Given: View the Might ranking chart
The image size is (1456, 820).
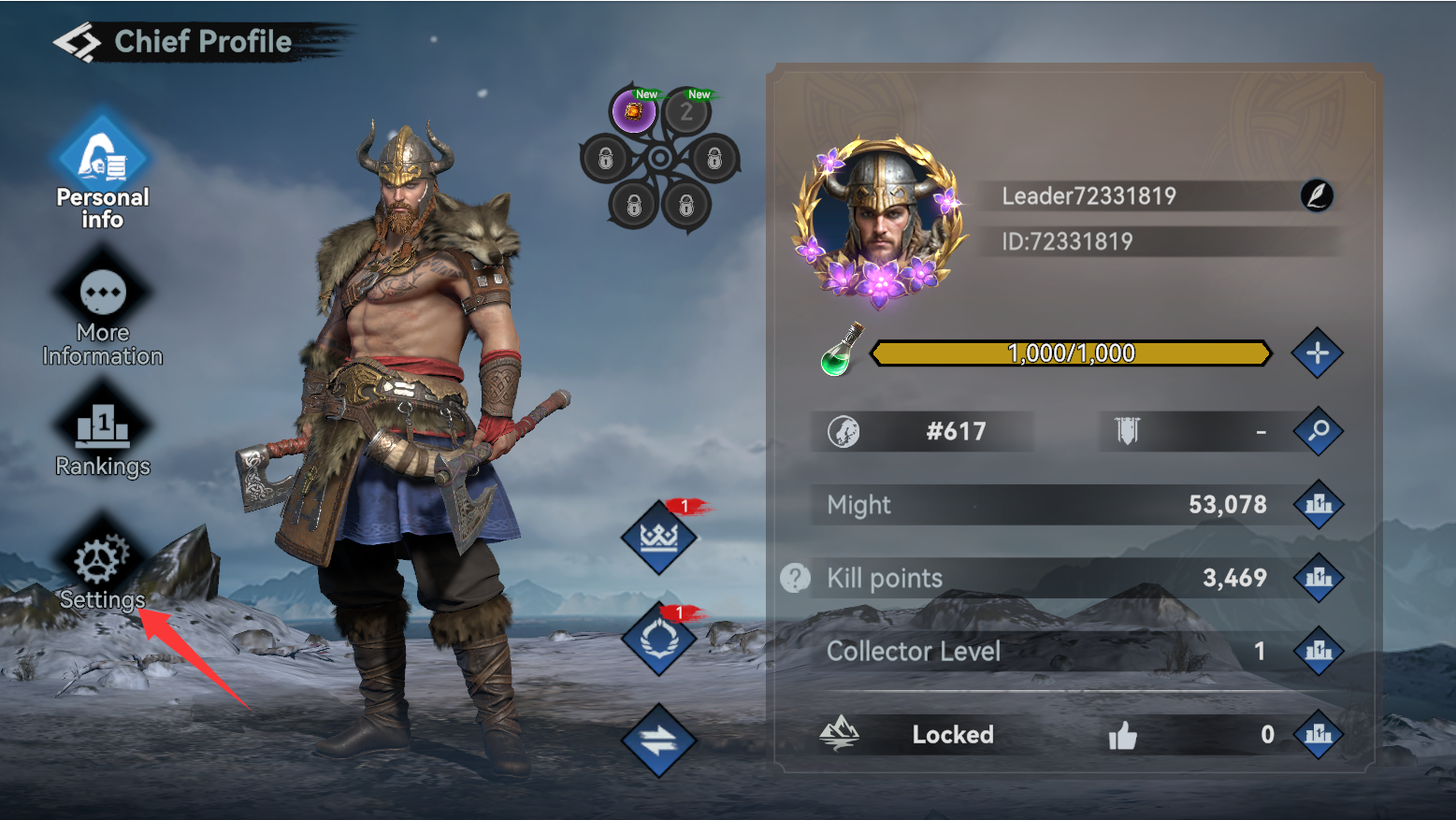Looking at the screenshot, I should tap(1319, 505).
